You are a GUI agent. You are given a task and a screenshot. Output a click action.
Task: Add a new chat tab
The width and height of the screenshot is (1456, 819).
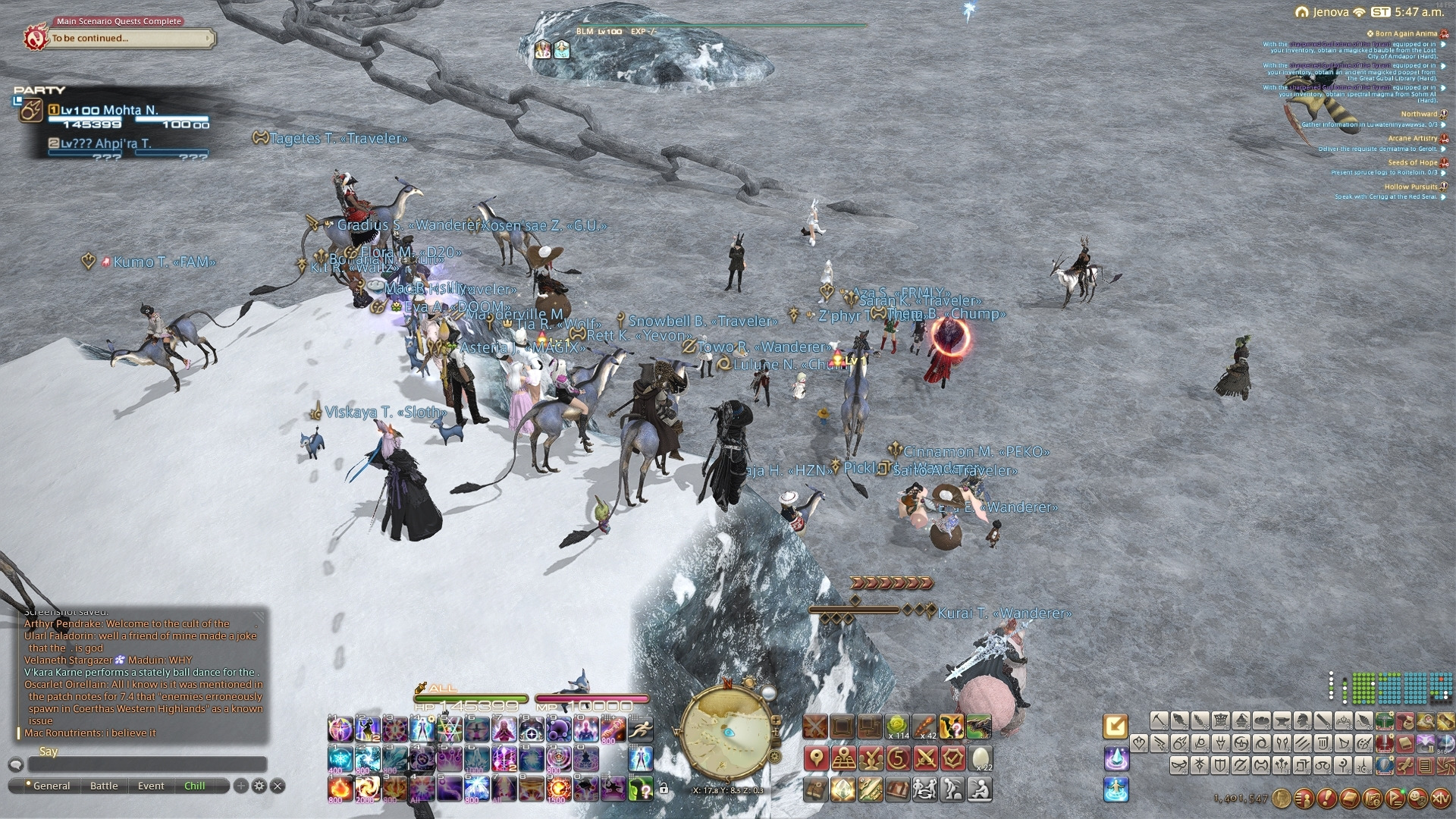tap(241, 786)
